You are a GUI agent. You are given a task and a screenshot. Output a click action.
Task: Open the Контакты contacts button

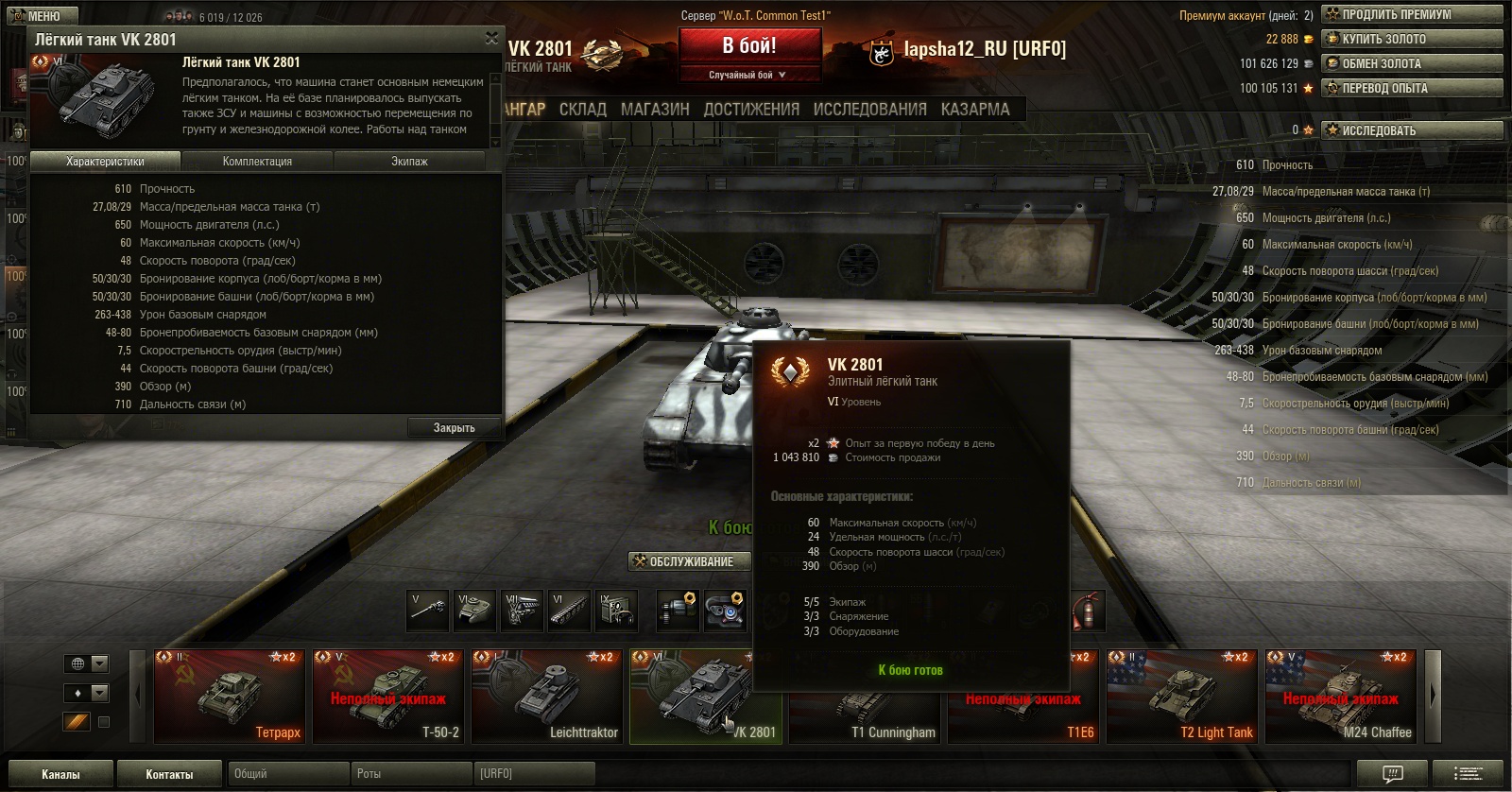click(169, 774)
